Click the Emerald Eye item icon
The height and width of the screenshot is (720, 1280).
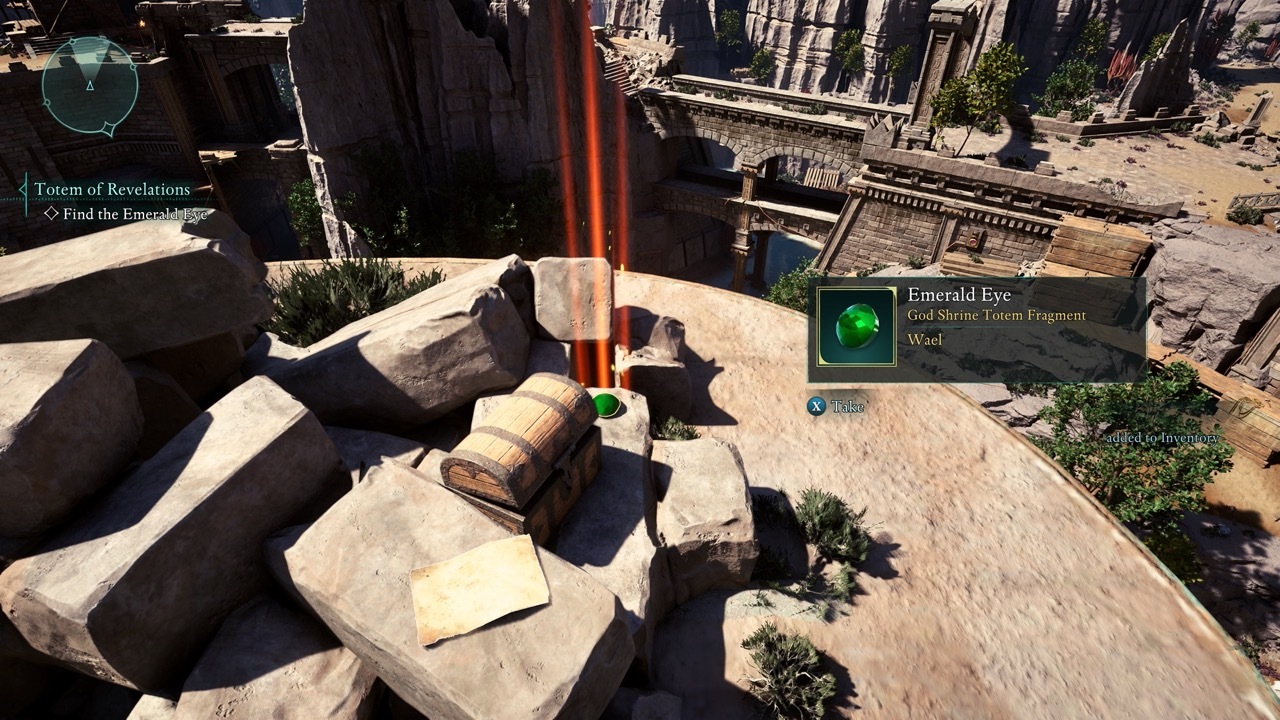(x=857, y=326)
